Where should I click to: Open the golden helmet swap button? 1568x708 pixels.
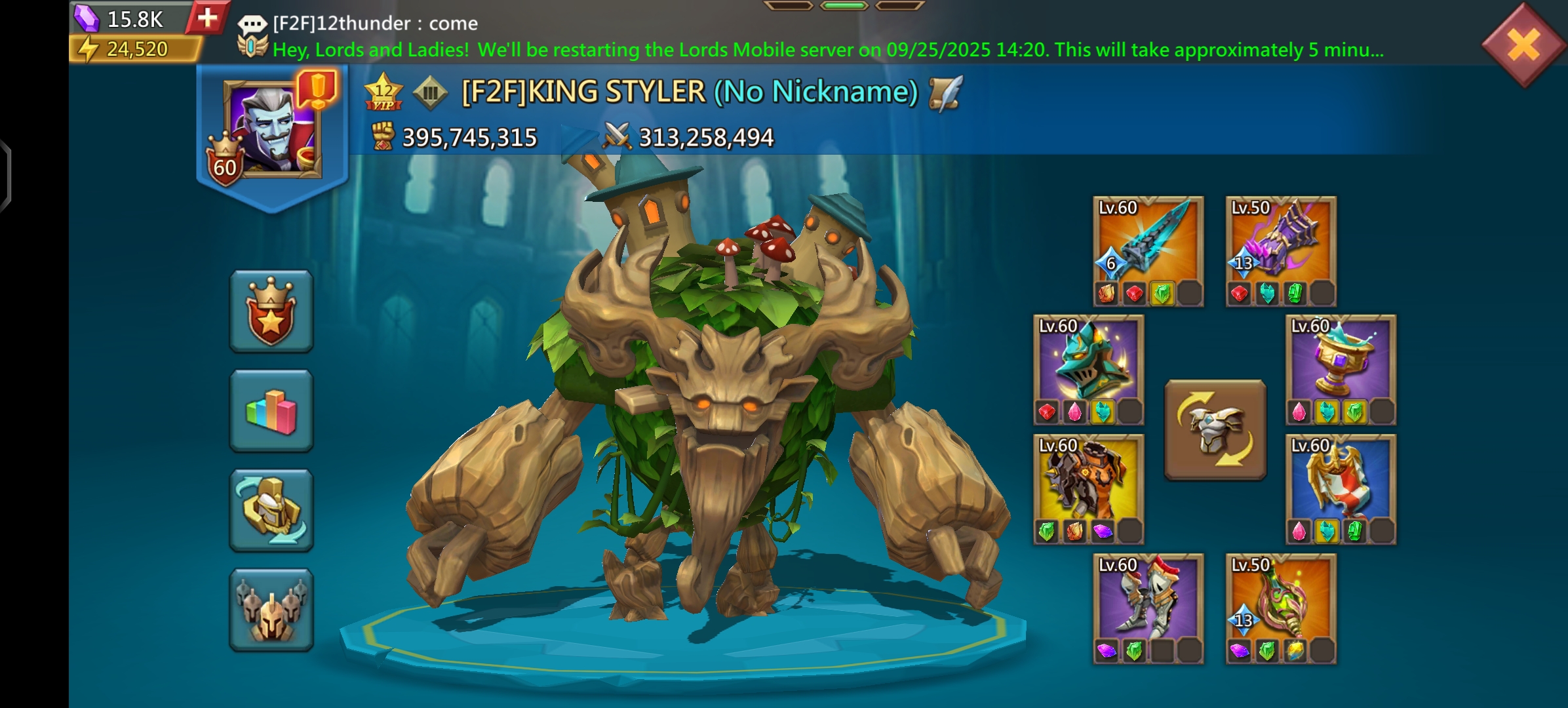(x=271, y=511)
